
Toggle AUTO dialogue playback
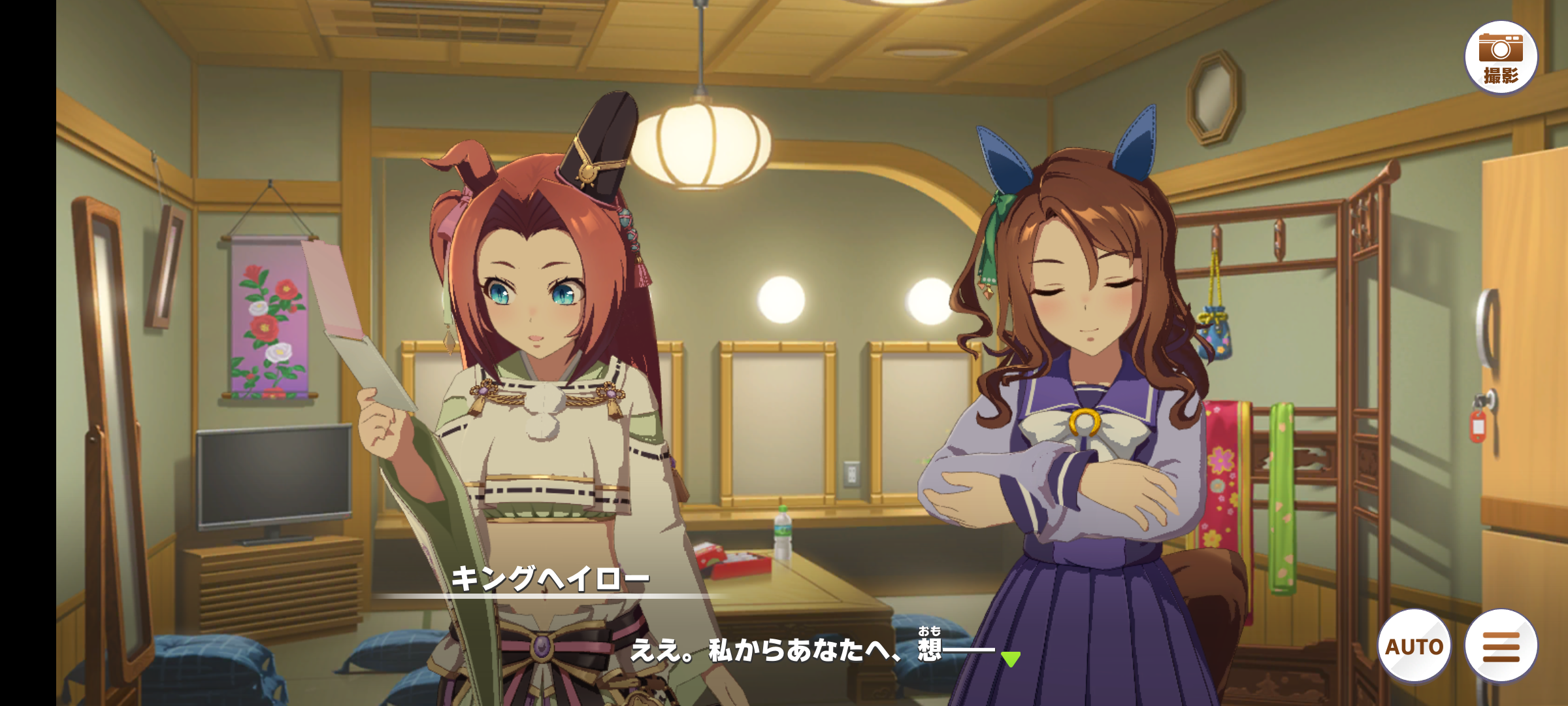pyautogui.click(x=1414, y=646)
